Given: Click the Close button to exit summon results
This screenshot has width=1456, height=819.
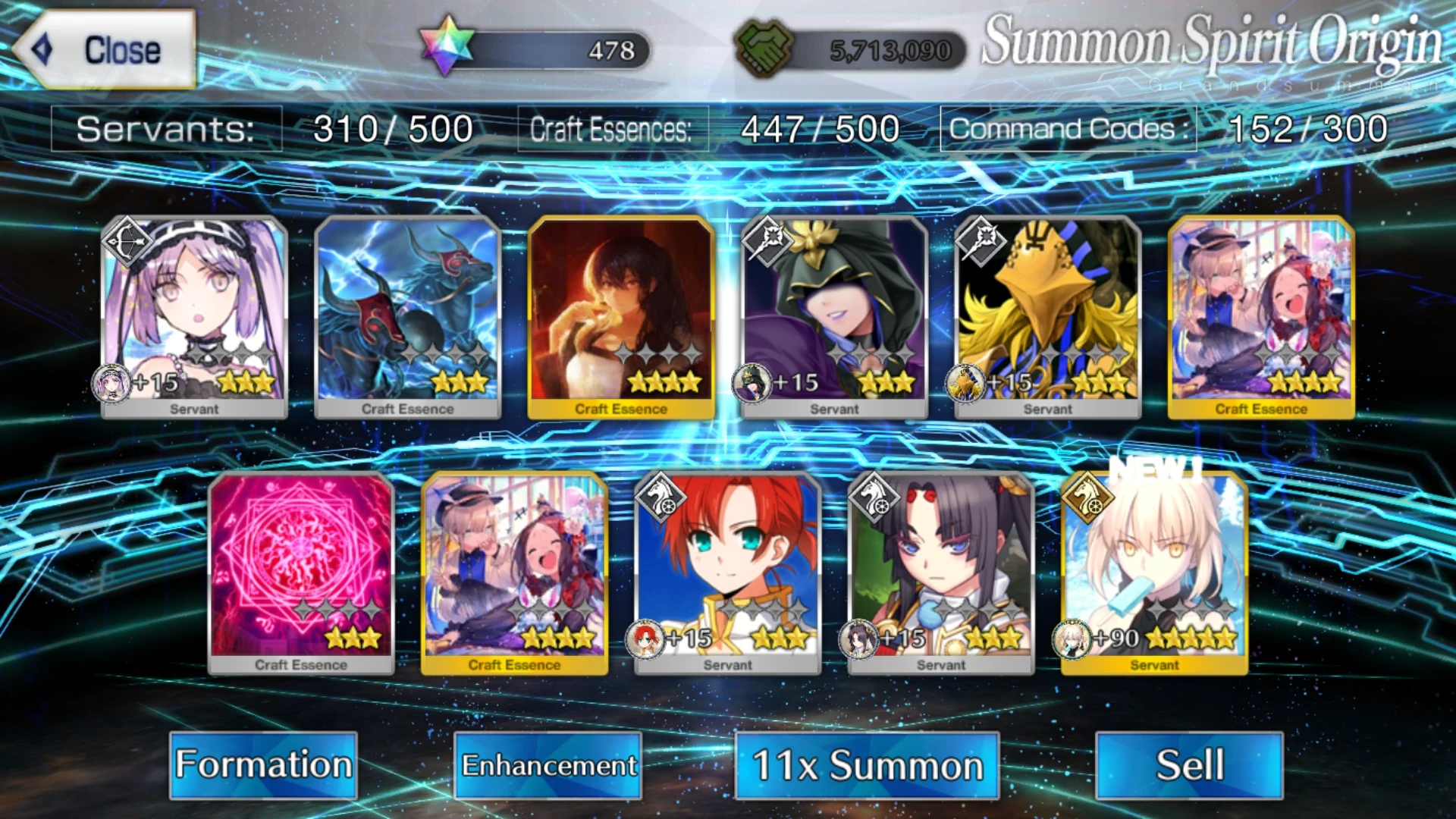Looking at the screenshot, I should [106, 50].
